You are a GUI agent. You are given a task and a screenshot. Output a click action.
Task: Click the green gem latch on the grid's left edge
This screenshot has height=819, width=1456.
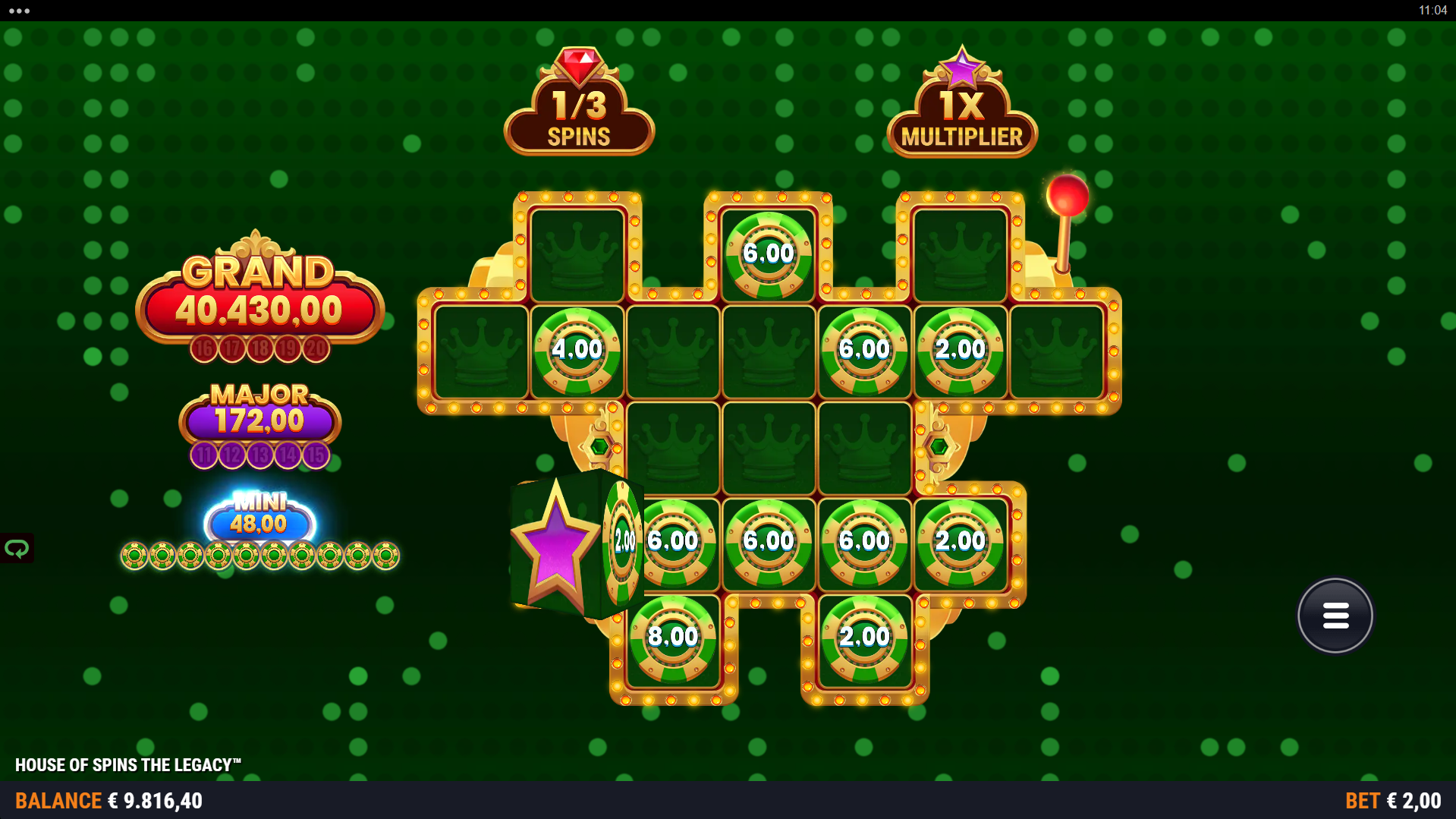point(599,446)
